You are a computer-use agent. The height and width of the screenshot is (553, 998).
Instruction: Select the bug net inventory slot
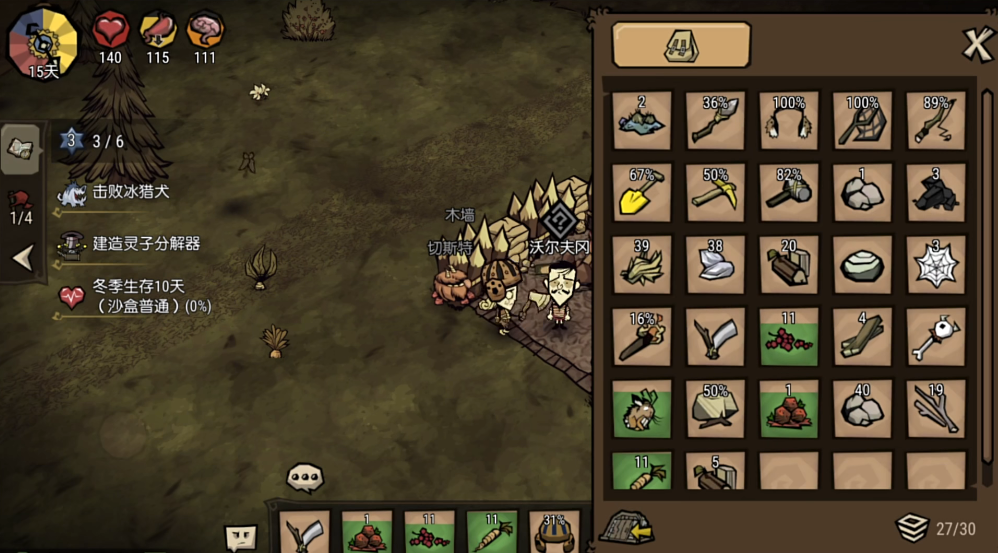click(863, 120)
